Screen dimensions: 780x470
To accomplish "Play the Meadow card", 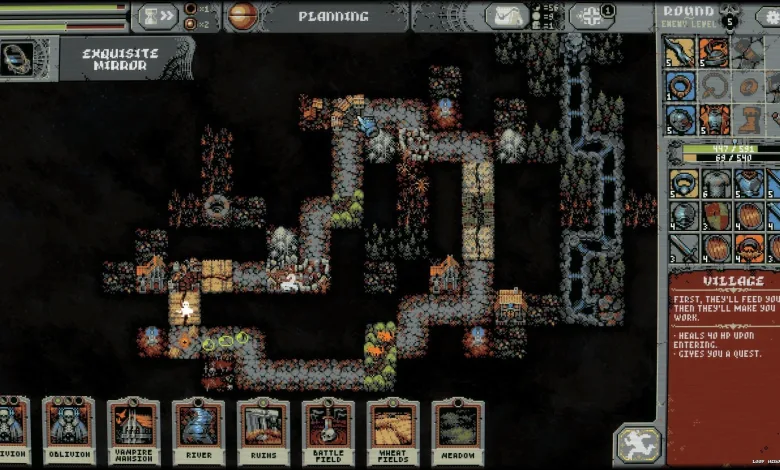I will click(458, 432).
